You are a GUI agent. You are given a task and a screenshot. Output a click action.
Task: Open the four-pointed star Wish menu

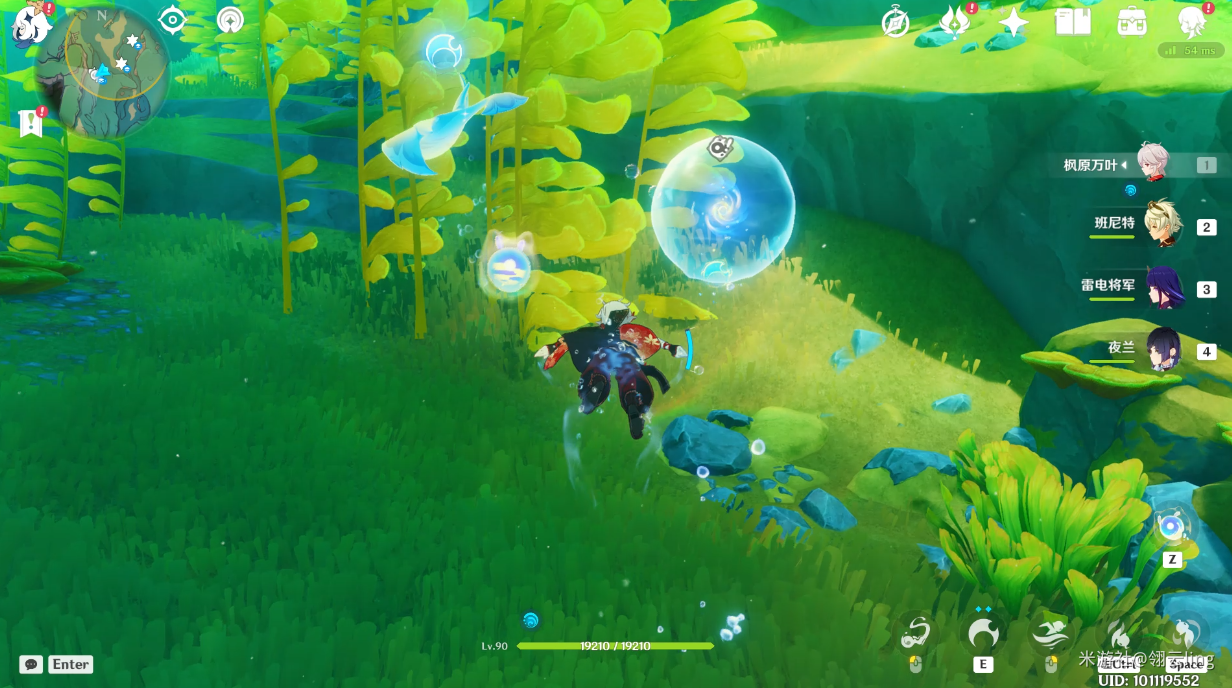click(1013, 22)
